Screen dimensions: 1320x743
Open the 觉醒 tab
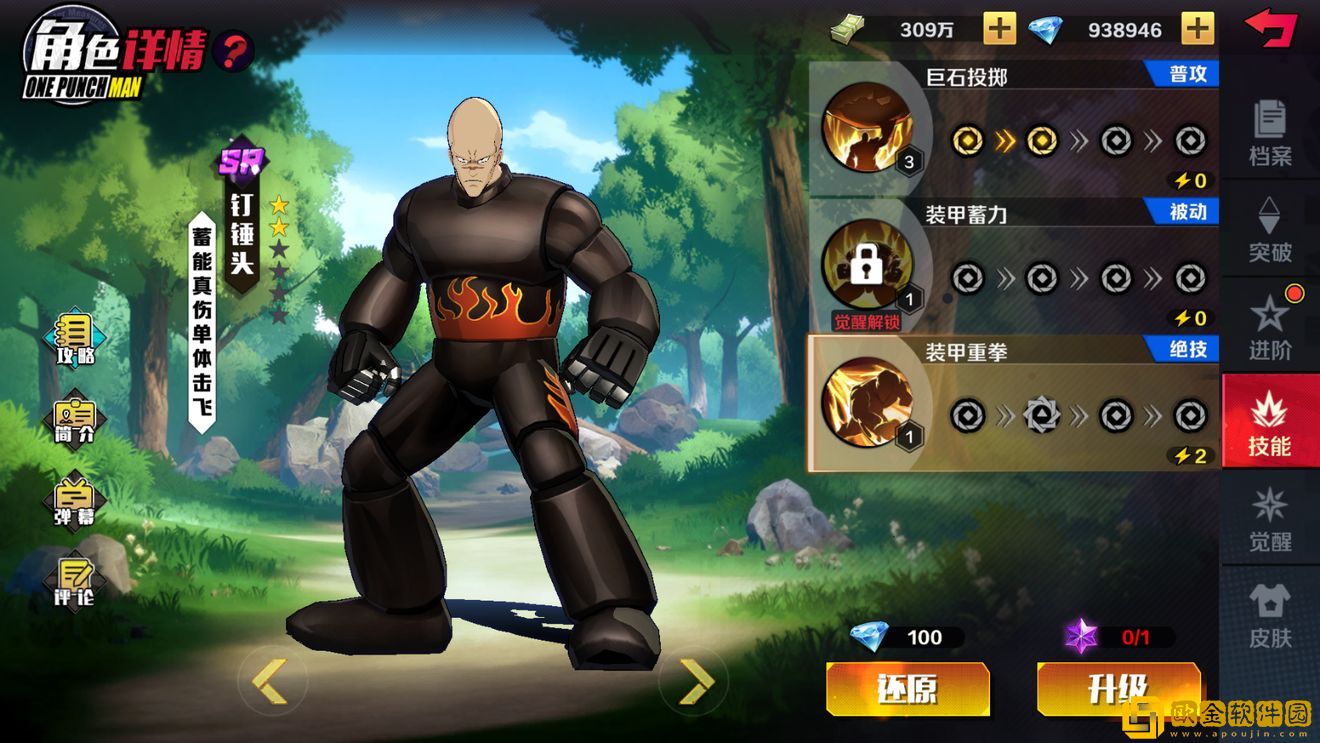click(1270, 518)
